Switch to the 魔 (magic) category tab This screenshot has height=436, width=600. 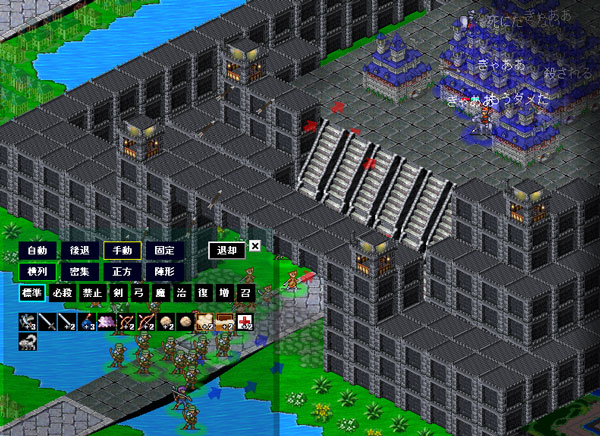pyautogui.click(x=160, y=293)
